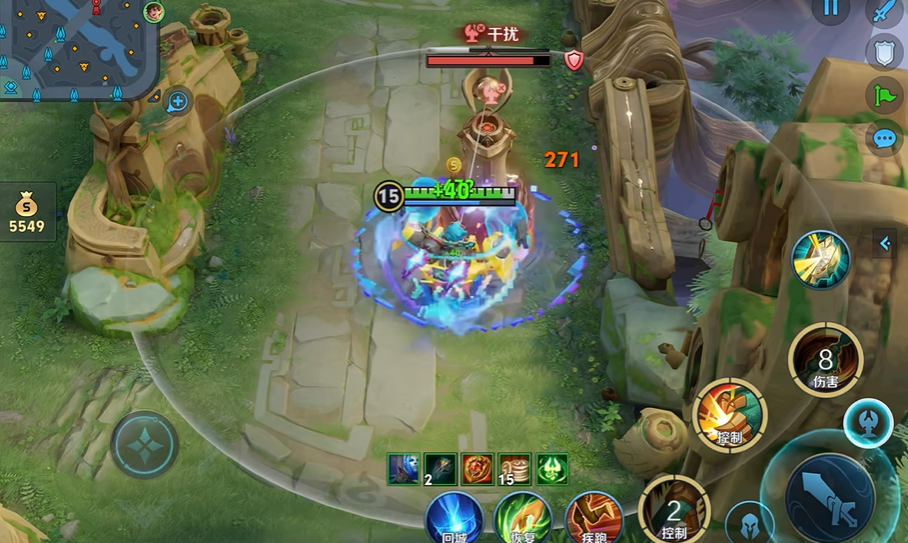The height and width of the screenshot is (543, 908).
Task: Tap the magnifier plus button beside minimap
Action: (178, 100)
